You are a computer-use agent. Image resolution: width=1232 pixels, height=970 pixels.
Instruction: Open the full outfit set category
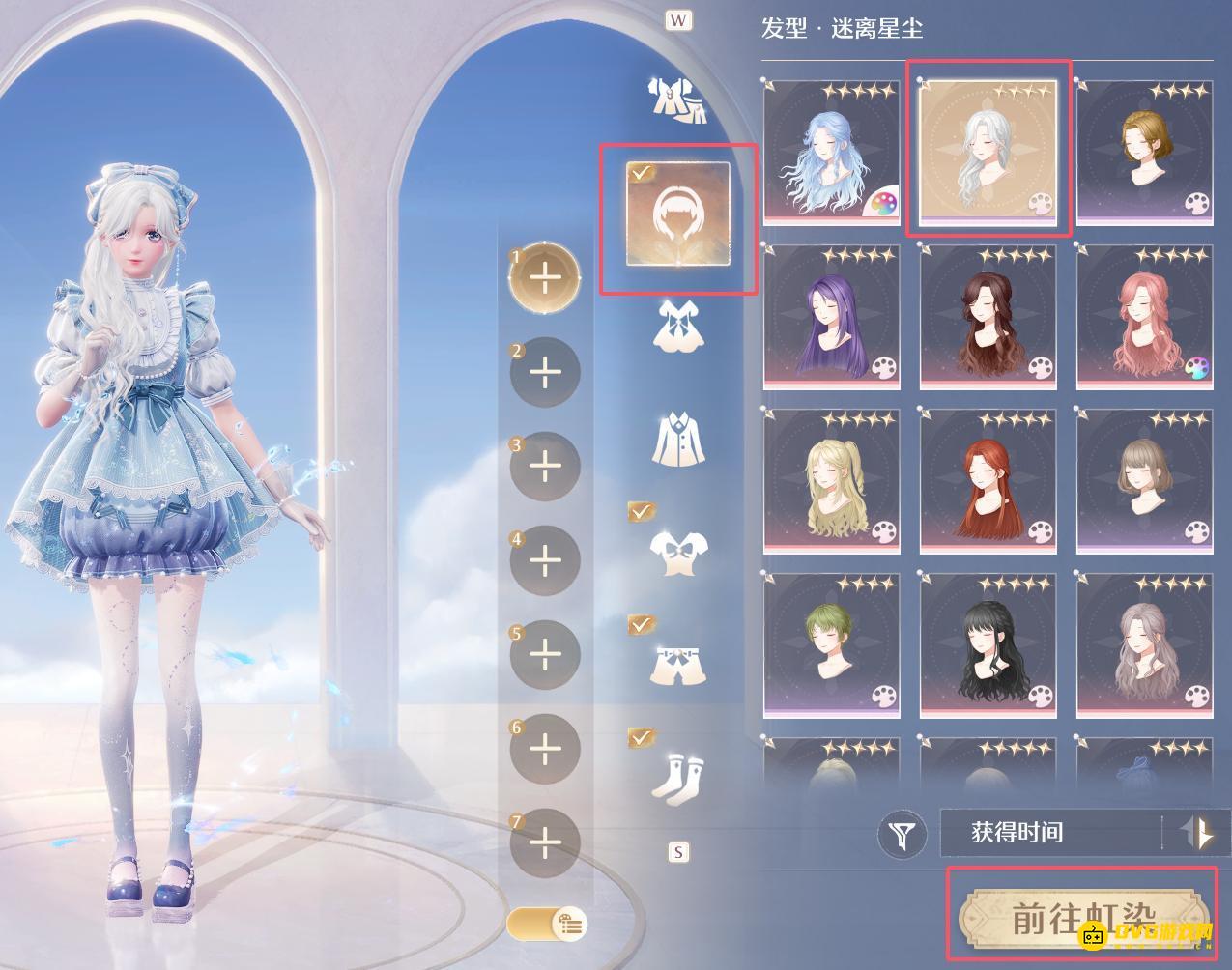pyautogui.click(x=676, y=99)
